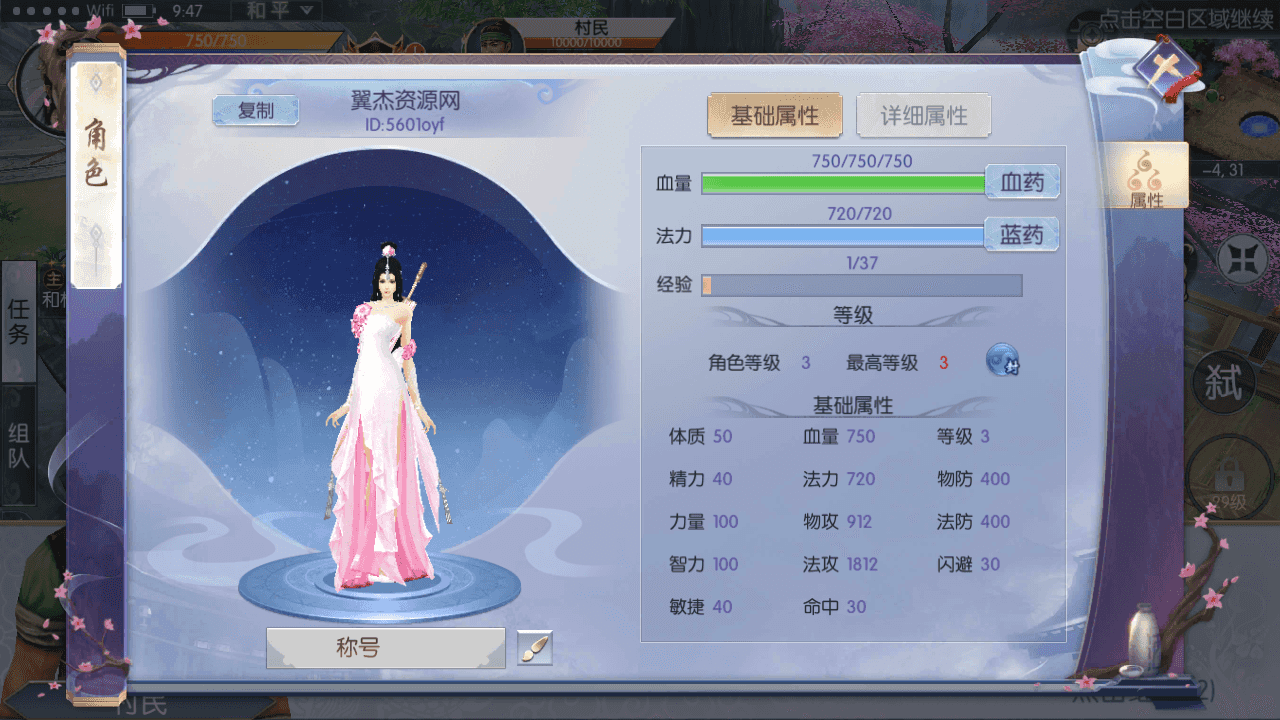The width and height of the screenshot is (1280, 720).
Task: Click the 经验 experience progress bar
Action: tap(862, 285)
